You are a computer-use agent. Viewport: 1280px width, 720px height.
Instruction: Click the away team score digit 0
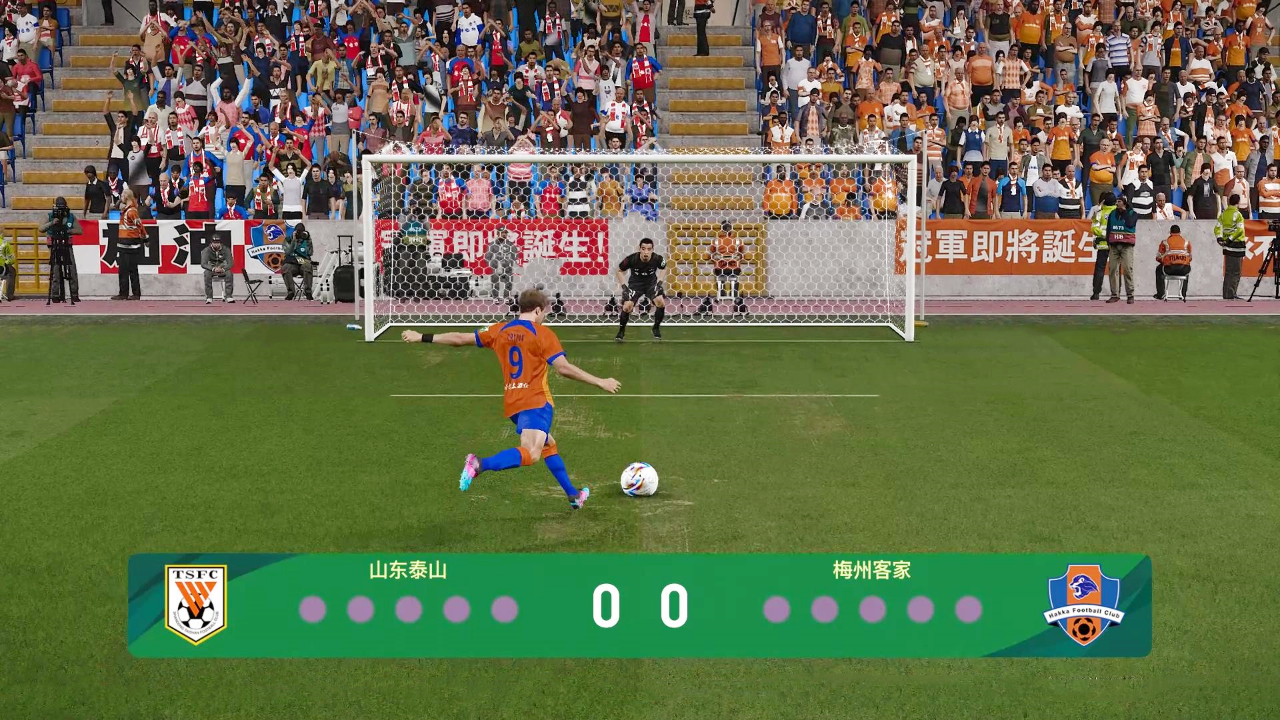[673, 605]
